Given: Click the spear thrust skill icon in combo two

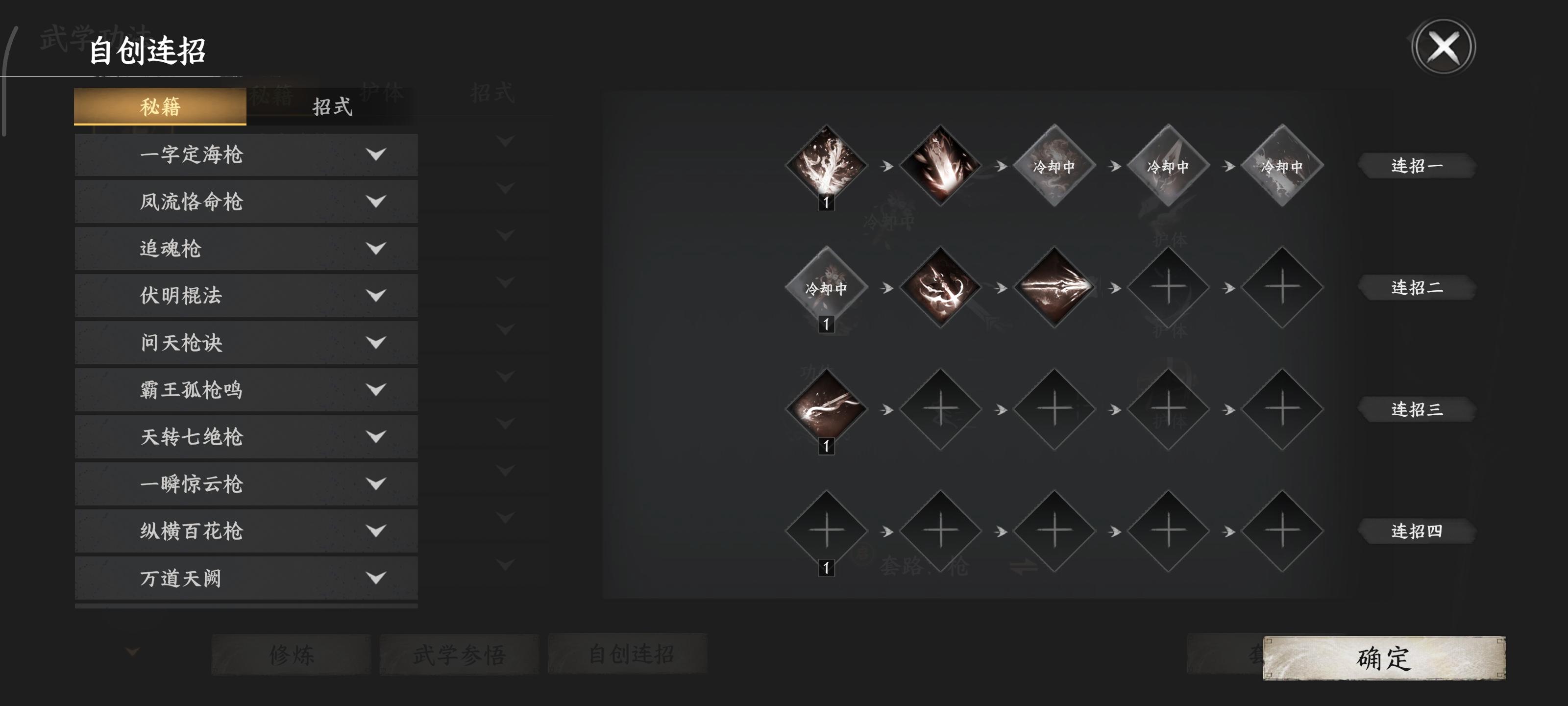Looking at the screenshot, I should pos(1056,286).
